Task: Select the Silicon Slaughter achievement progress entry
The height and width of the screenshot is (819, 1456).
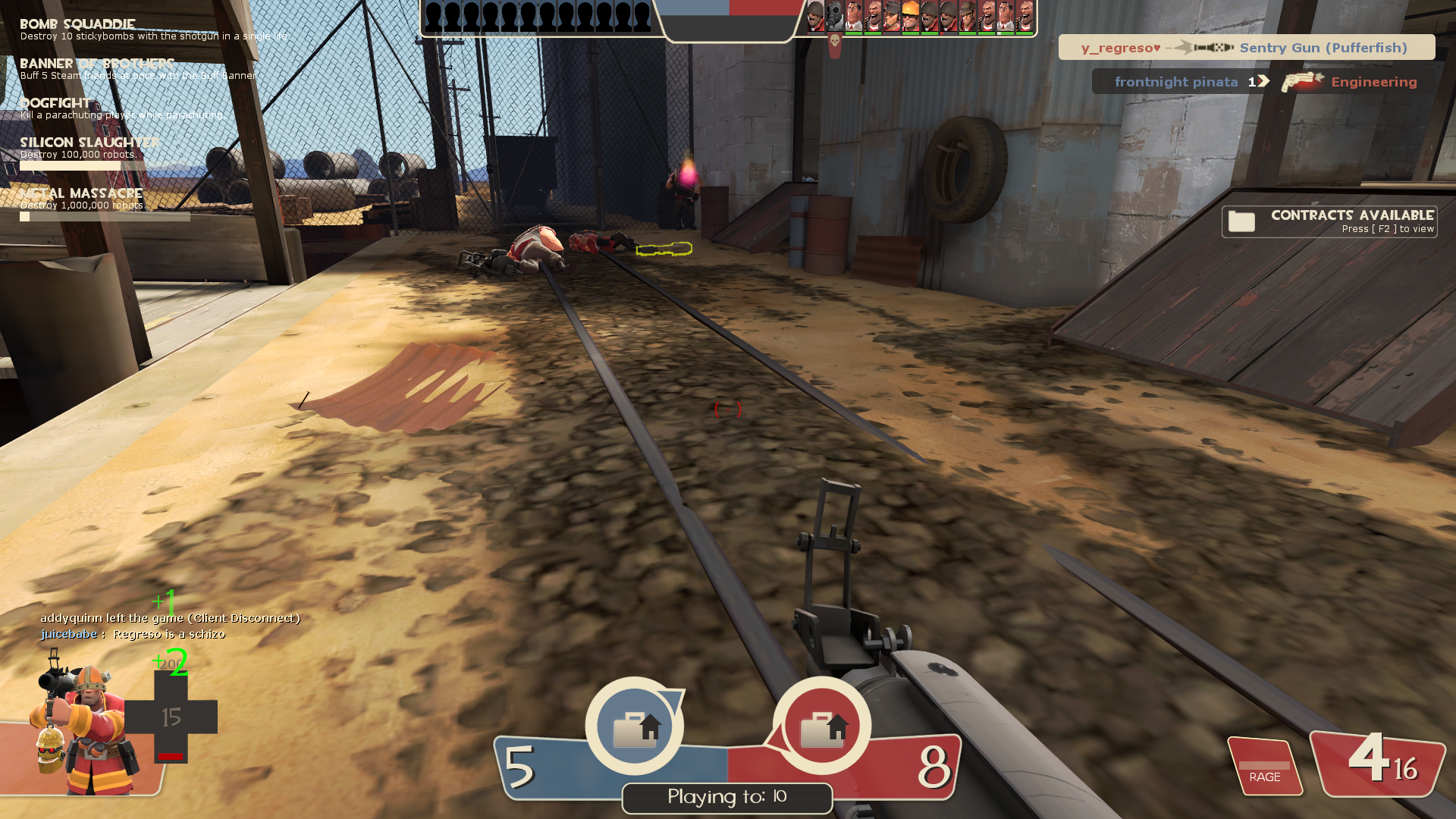Action: [89, 152]
